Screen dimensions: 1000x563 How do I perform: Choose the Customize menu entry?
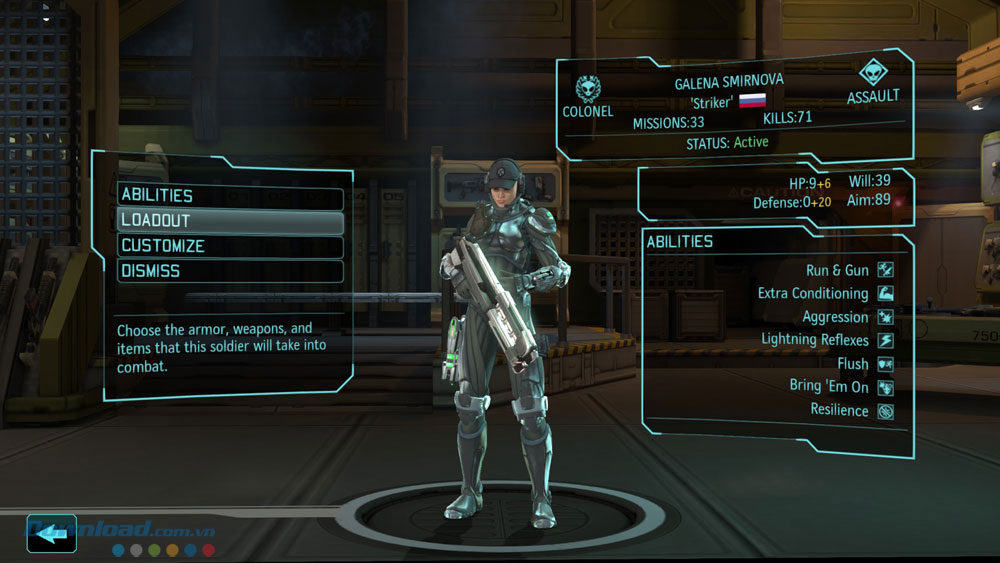click(230, 246)
